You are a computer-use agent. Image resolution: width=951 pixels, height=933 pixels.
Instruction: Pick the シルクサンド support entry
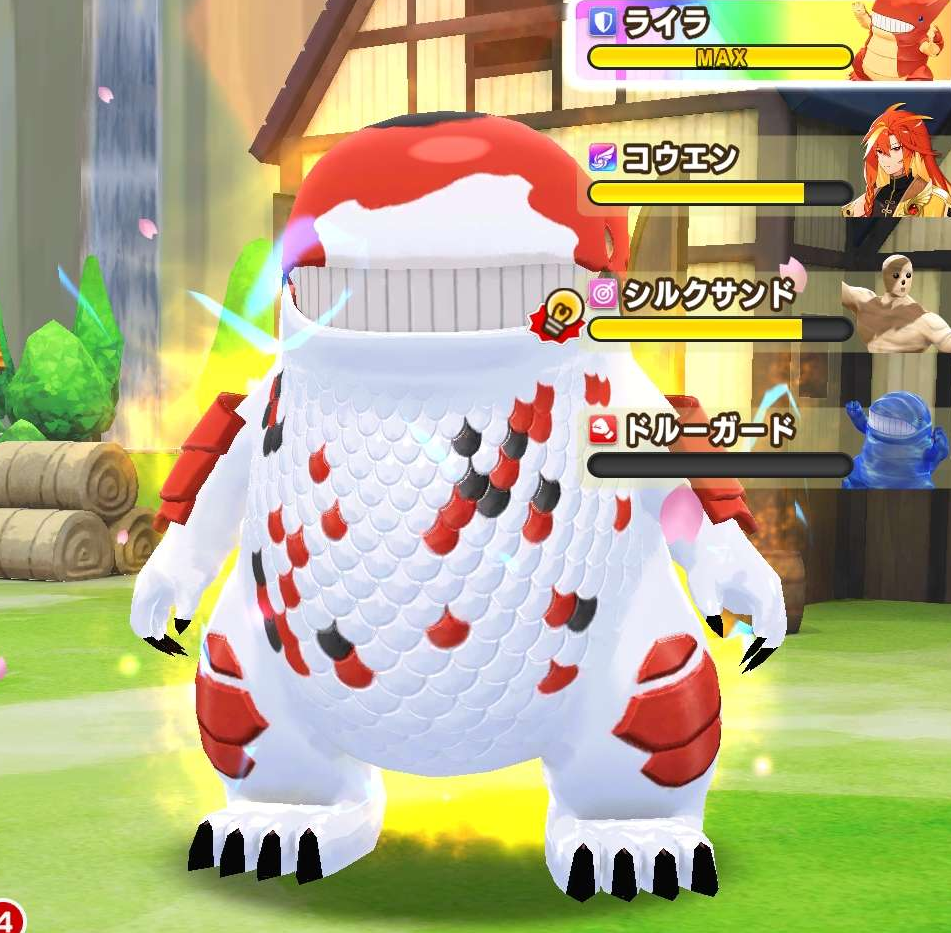coord(718,312)
